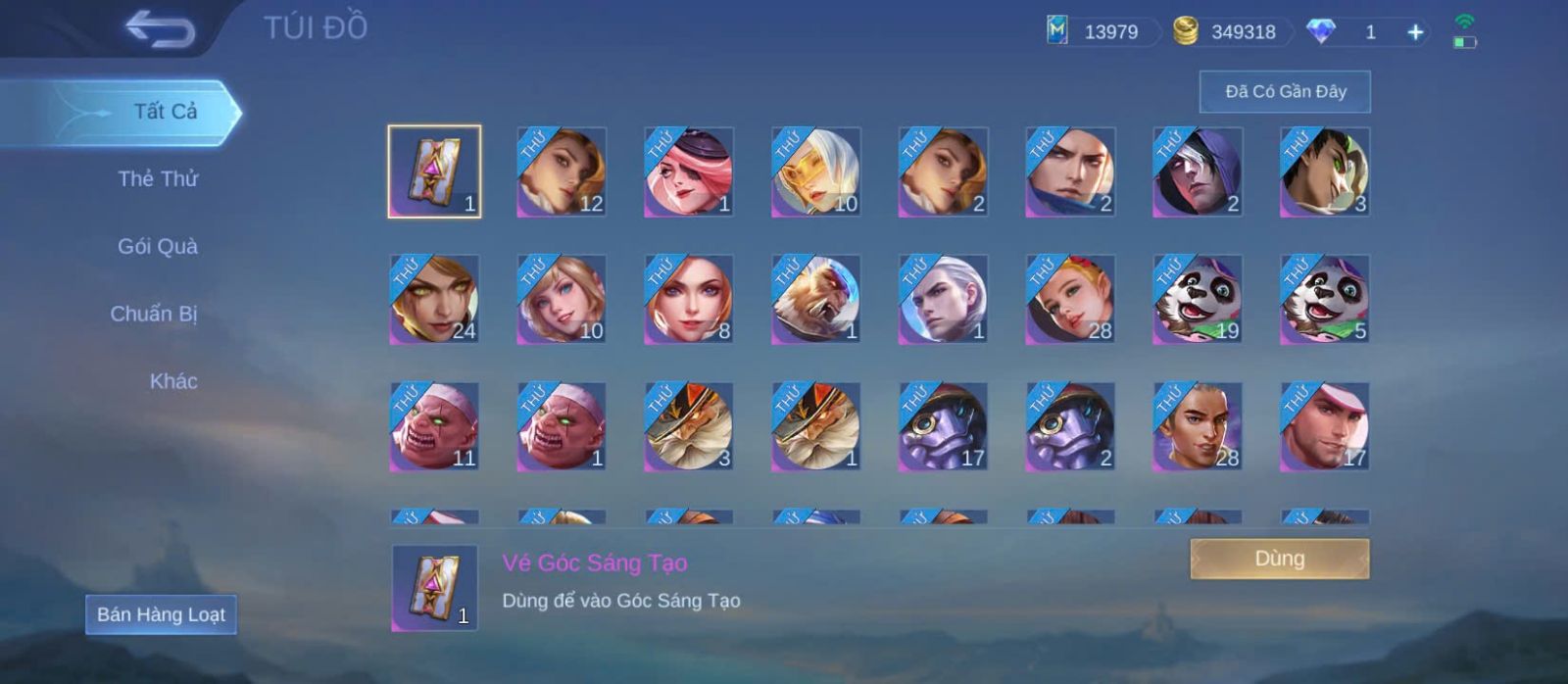Select the pink ogre trial card with count 11
Image resolution: width=1568 pixels, height=684 pixels.
tap(434, 426)
